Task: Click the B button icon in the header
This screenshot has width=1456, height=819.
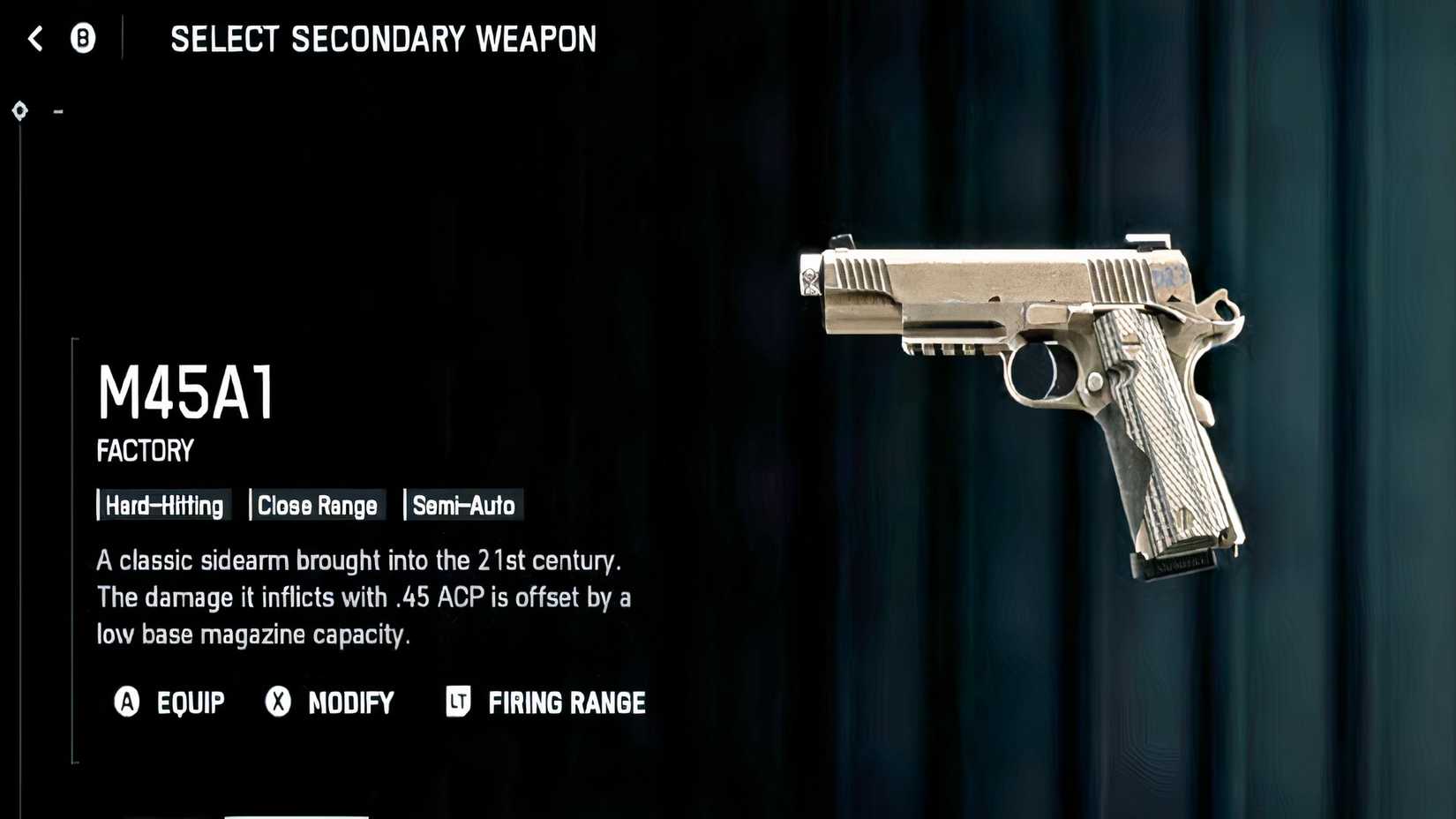Action: [x=83, y=39]
